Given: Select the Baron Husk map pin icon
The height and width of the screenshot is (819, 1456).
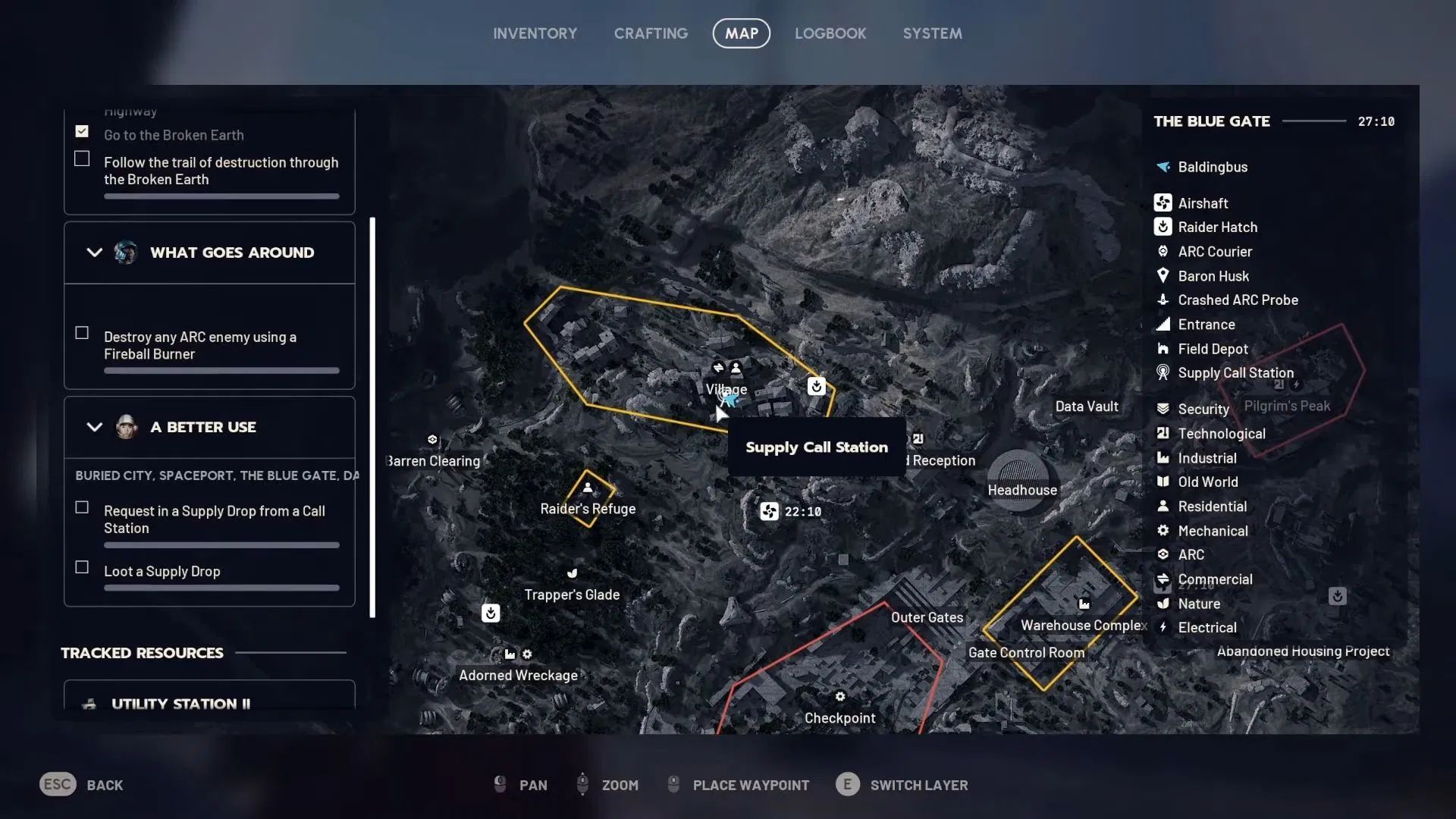Looking at the screenshot, I should (x=1163, y=276).
